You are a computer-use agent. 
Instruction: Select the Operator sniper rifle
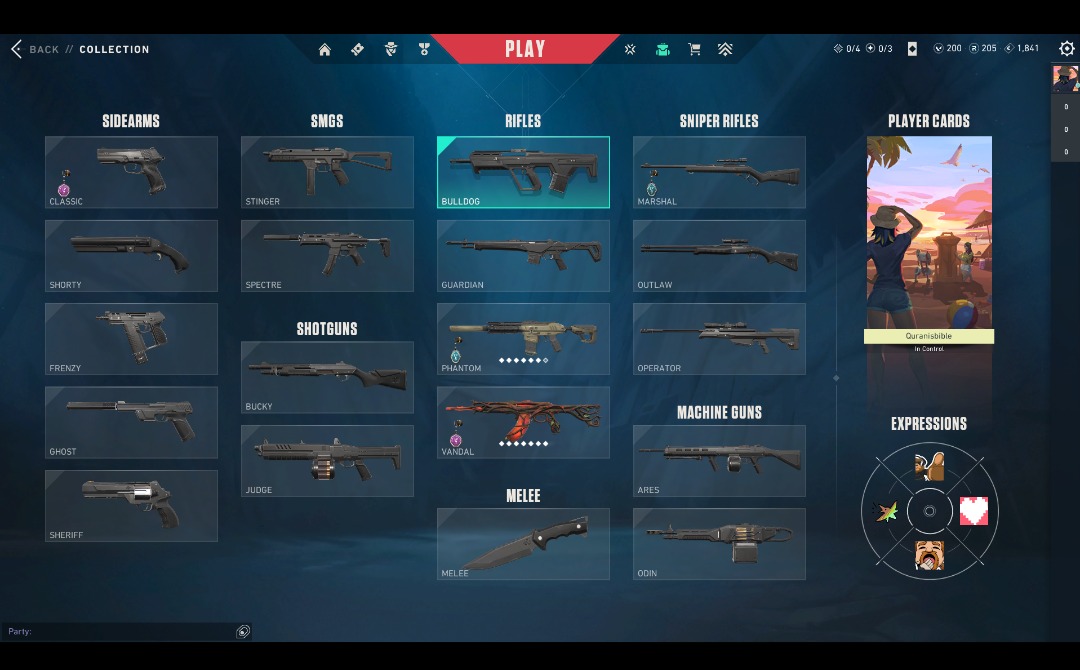[x=719, y=339]
